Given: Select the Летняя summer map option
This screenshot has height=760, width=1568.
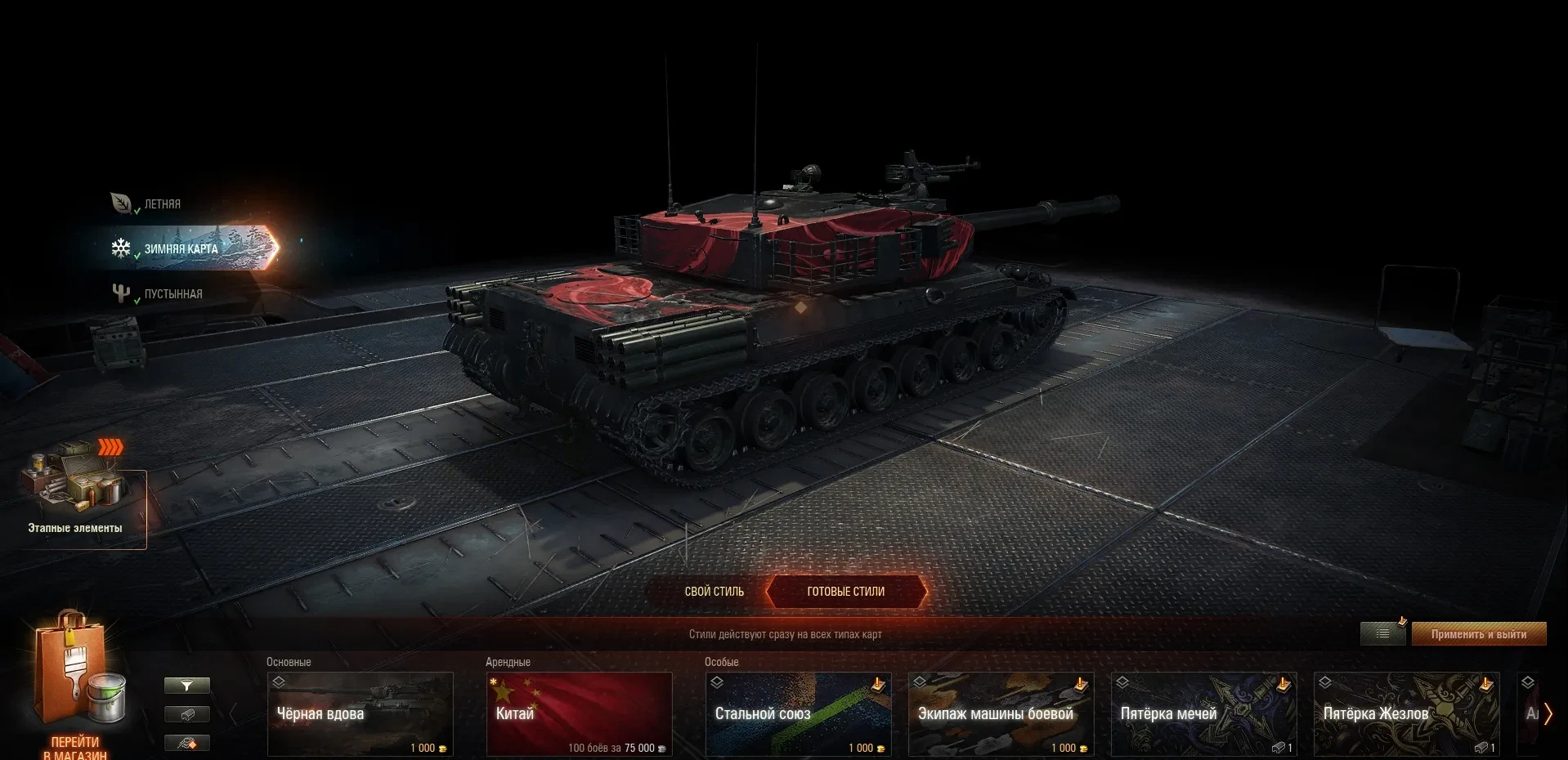Looking at the screenshot, I should (x=161, y=203).
